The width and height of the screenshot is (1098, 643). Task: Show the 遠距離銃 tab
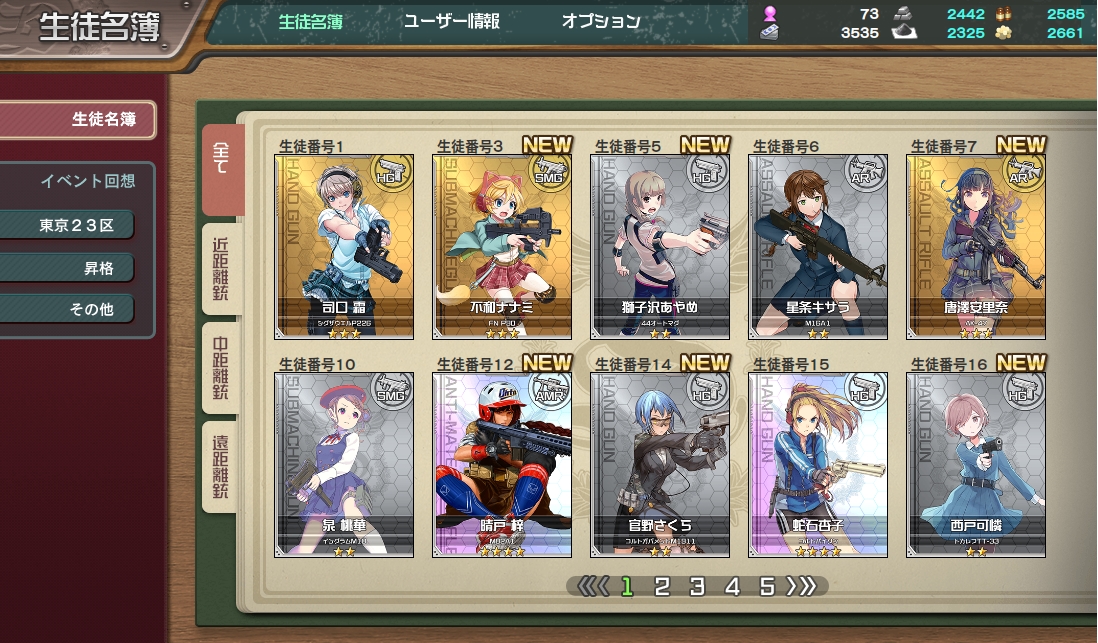(221, 466)
